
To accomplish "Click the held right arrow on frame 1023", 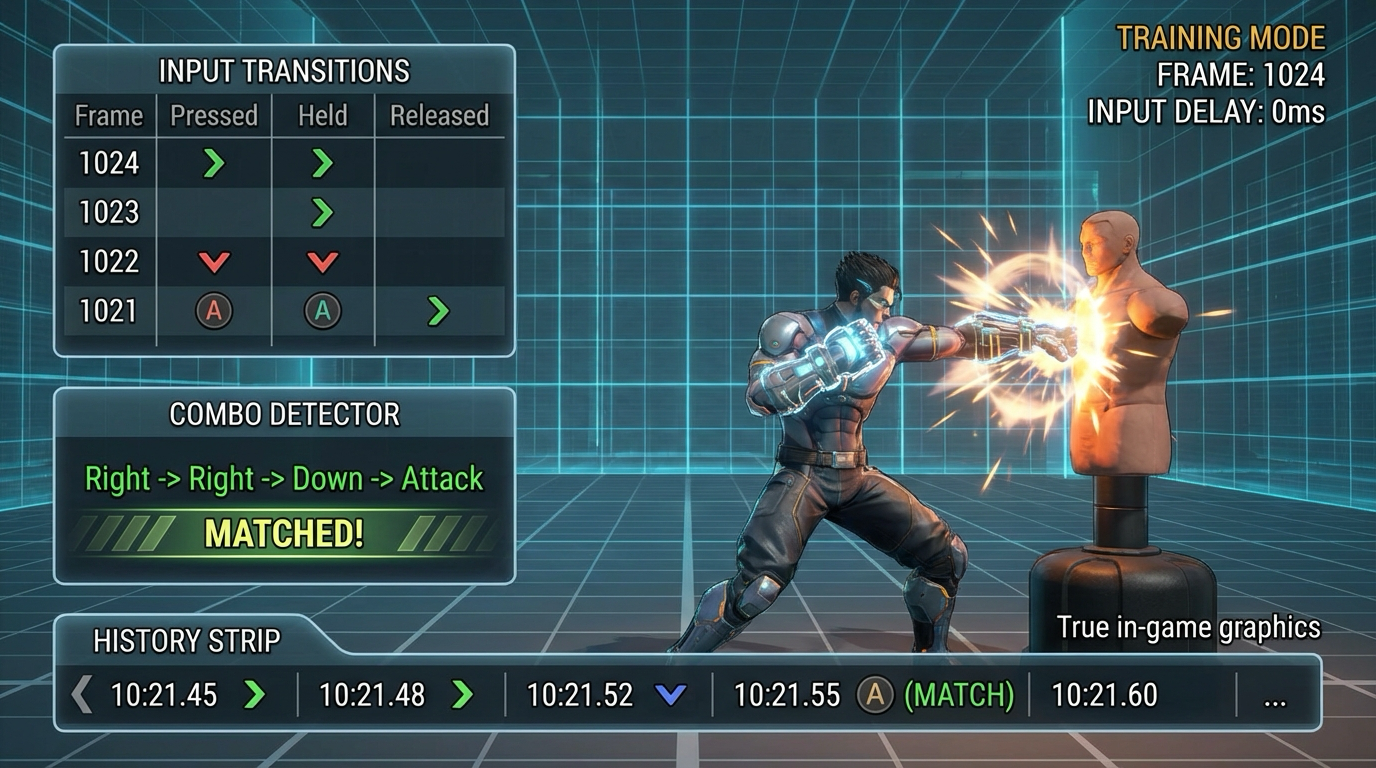I will coord(321,211).
